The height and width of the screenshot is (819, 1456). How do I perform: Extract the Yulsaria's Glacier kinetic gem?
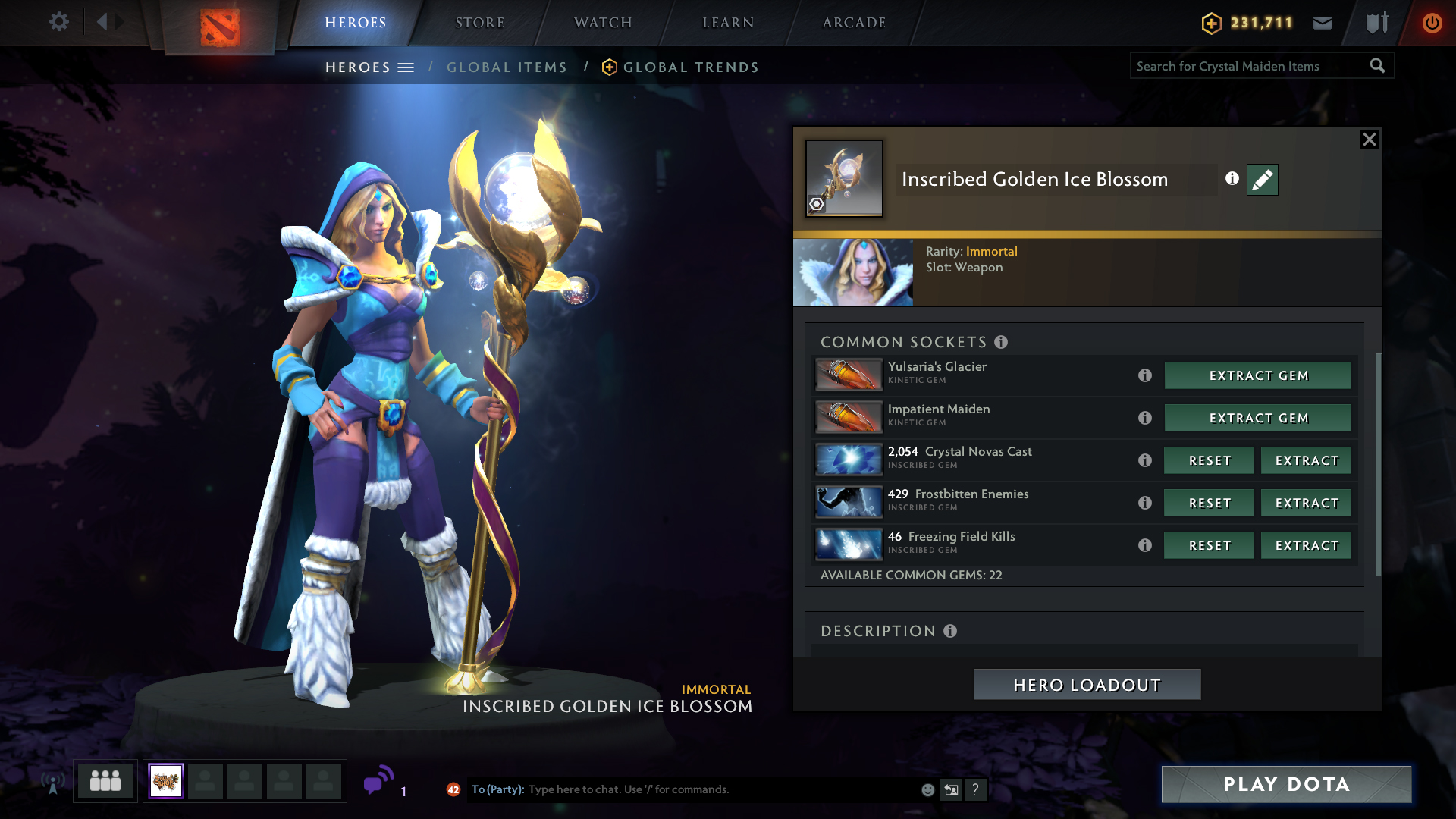click(1257, 375)
